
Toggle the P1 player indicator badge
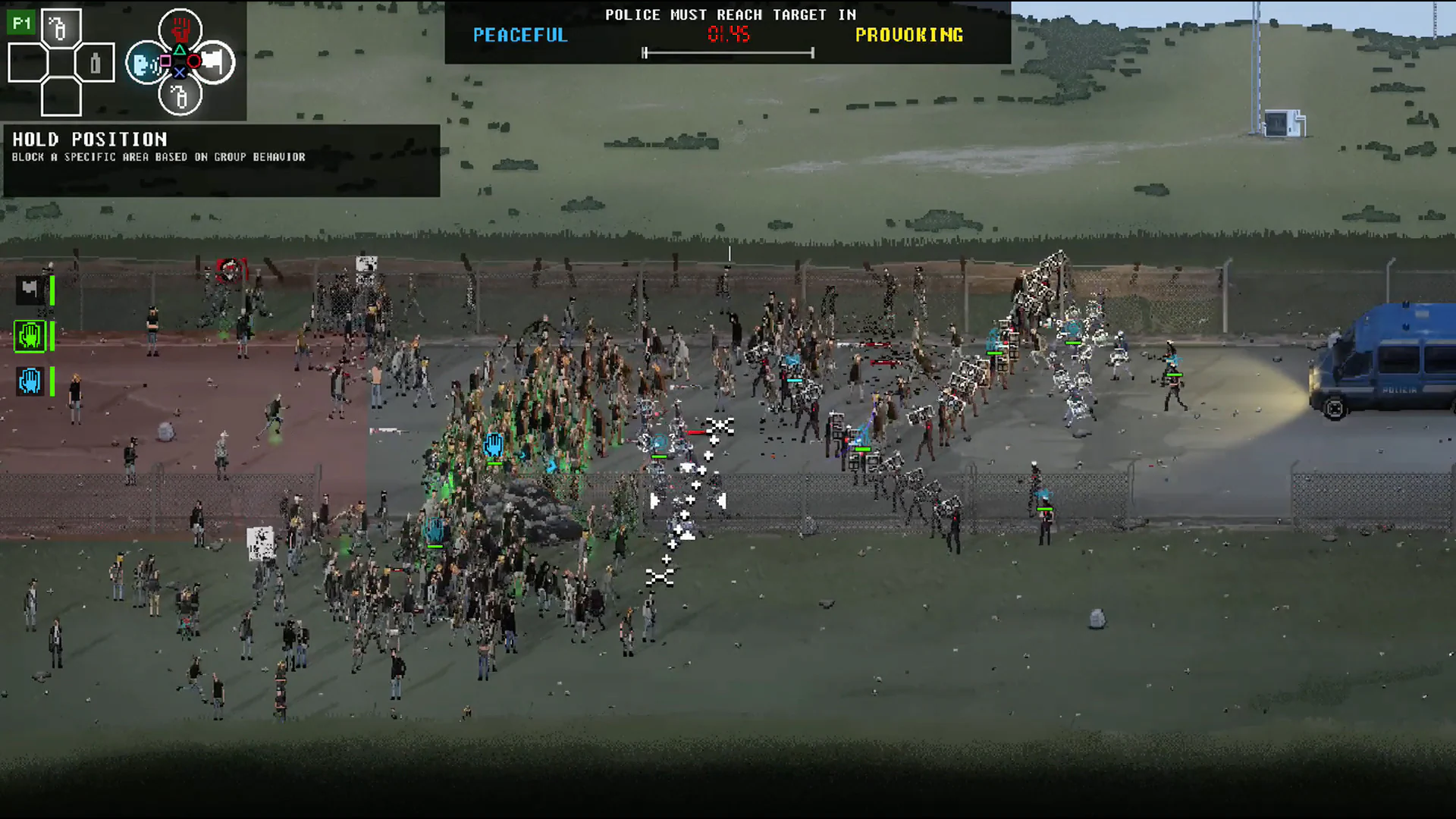[x=21, y=24]
